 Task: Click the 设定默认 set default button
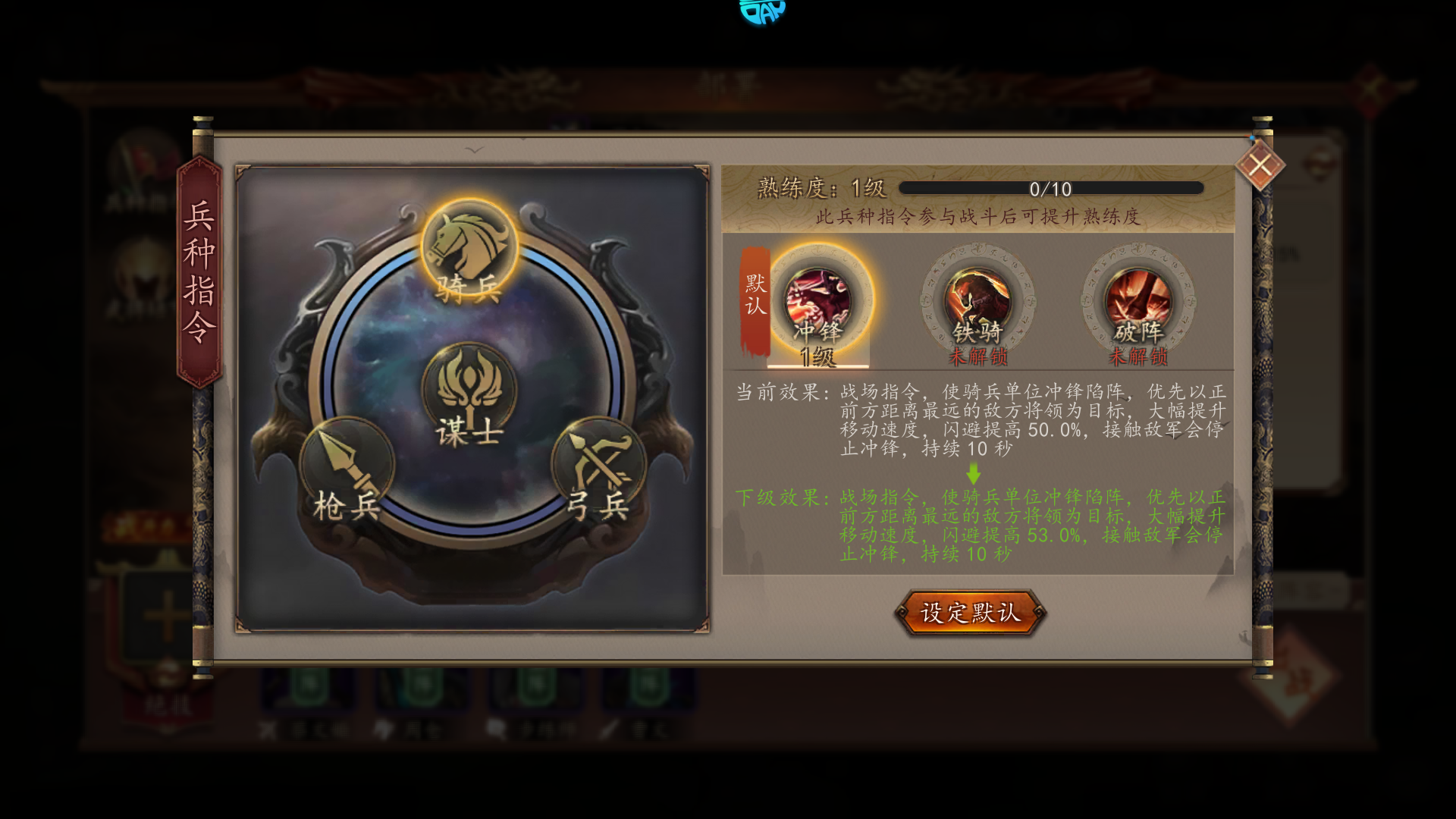(x=970, y=612)
